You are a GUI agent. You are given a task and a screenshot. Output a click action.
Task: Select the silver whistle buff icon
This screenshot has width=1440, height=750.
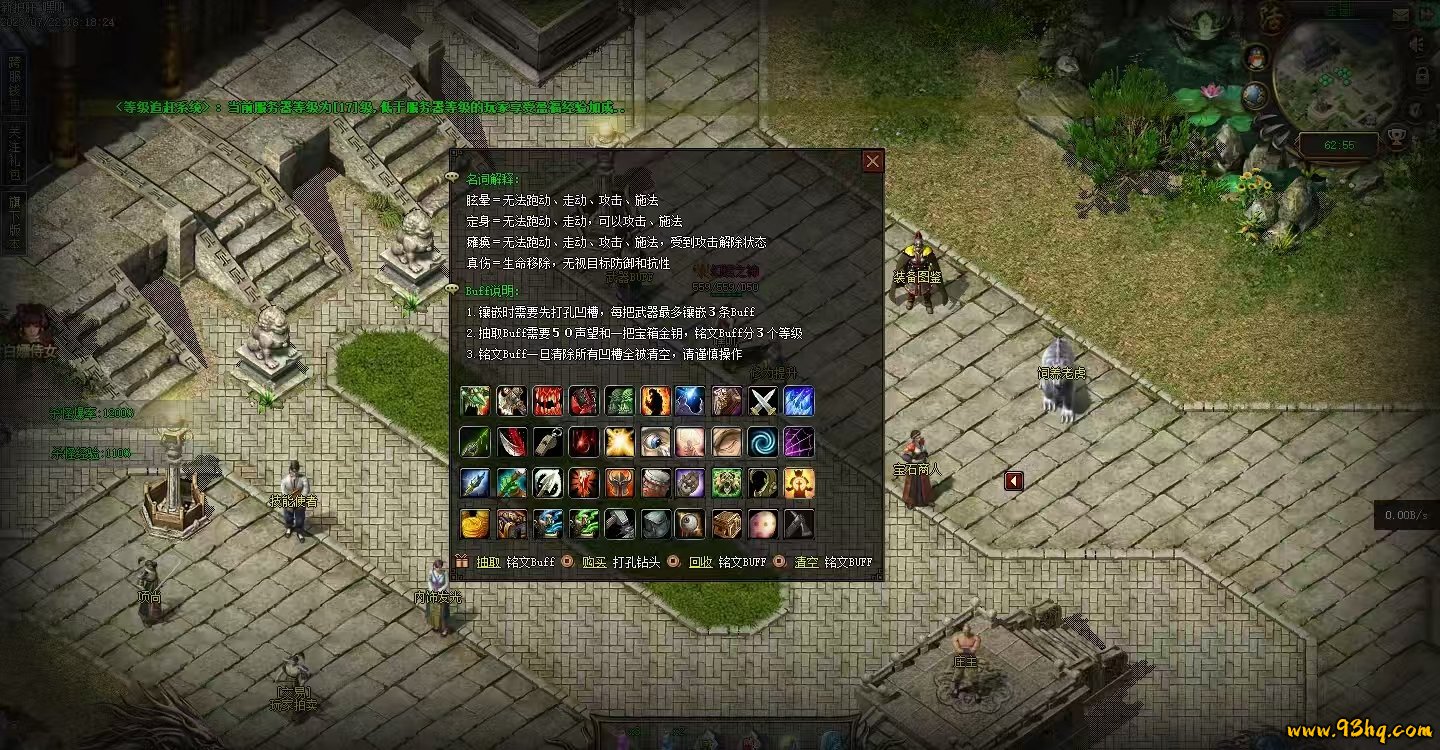tap(547, 442)
